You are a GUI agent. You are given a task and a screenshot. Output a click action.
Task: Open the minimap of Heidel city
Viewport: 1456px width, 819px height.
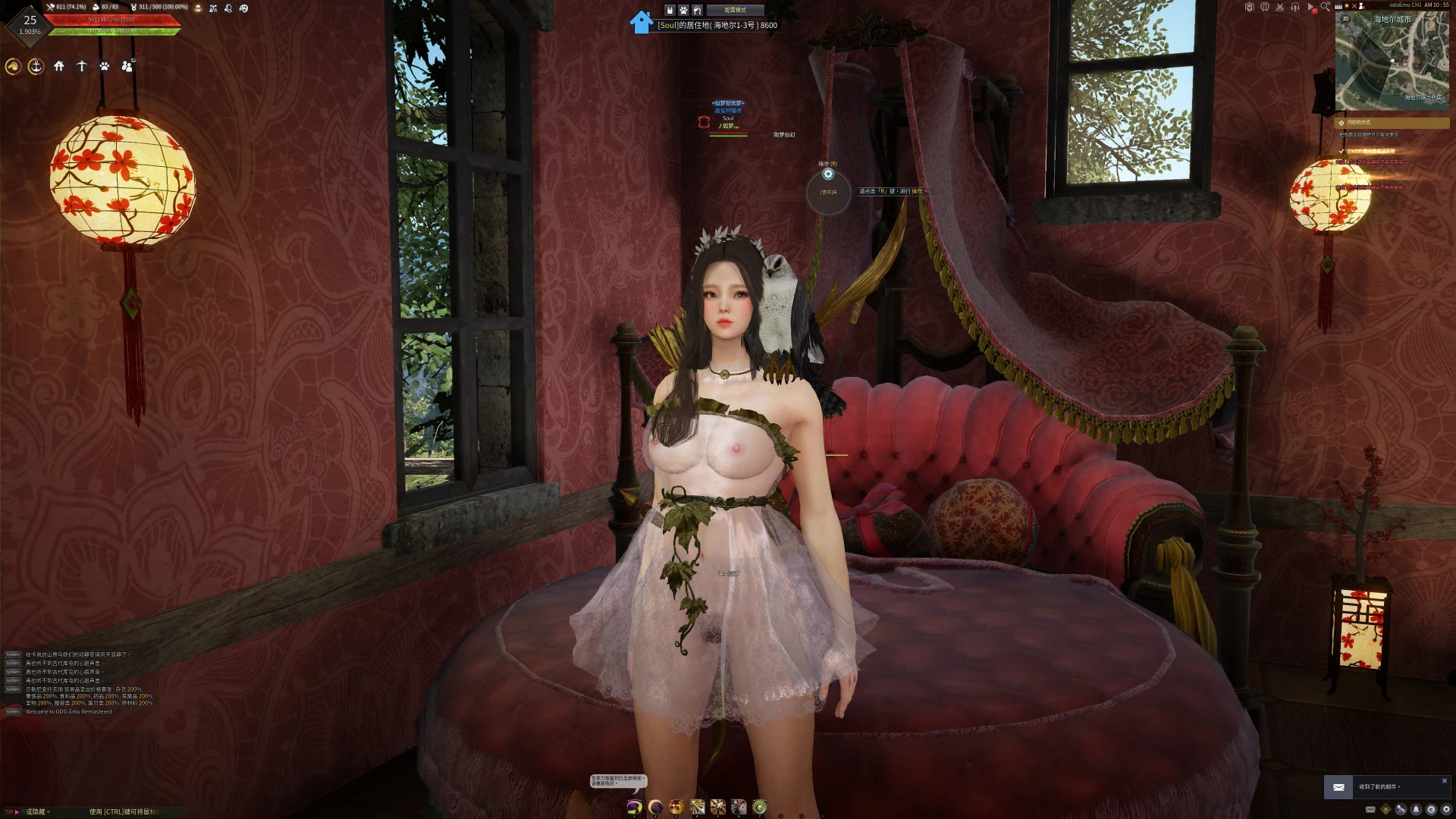pyautogui.click(x=1392, y=62)
